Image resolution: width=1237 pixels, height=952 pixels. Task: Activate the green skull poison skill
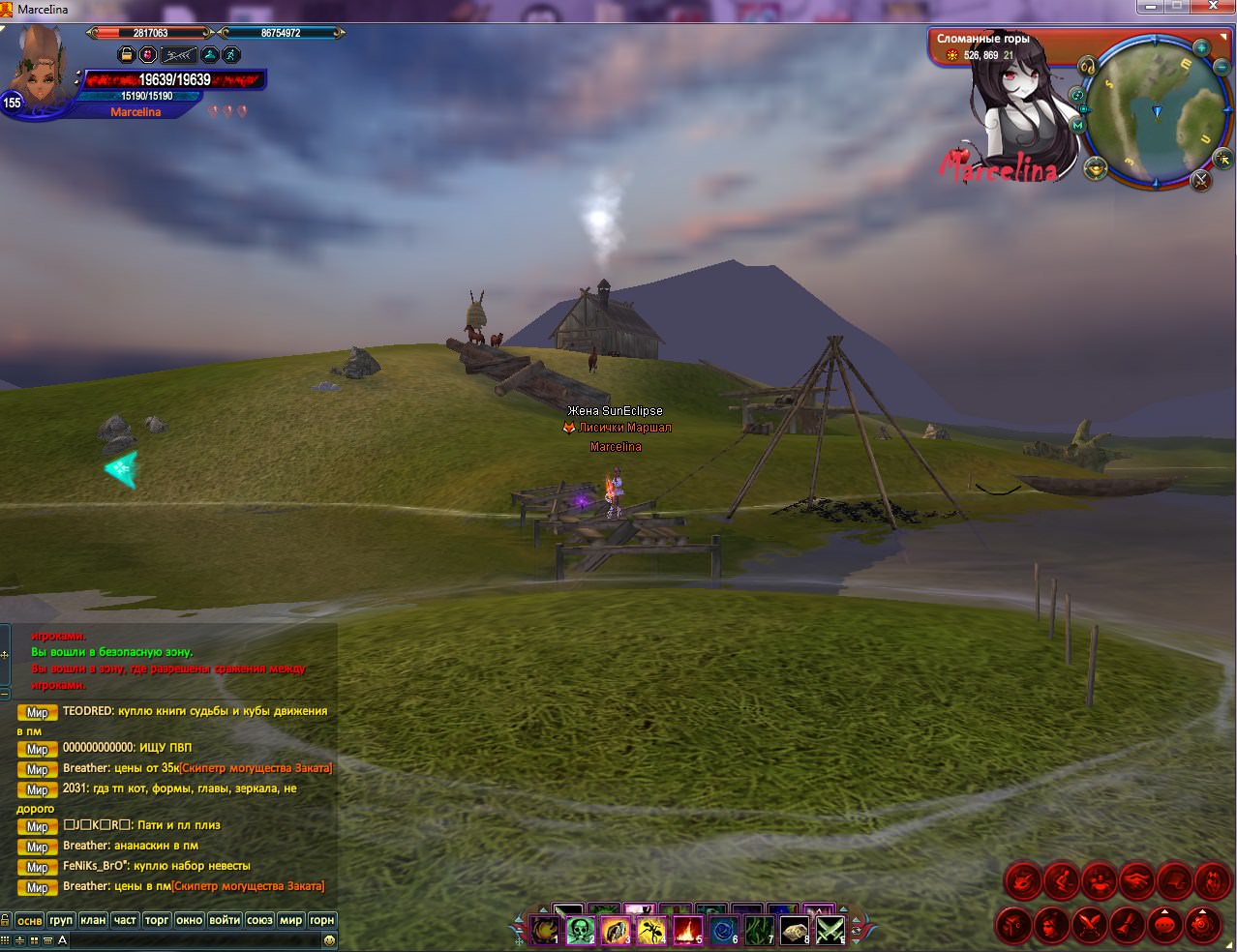[x=580, y=931]
